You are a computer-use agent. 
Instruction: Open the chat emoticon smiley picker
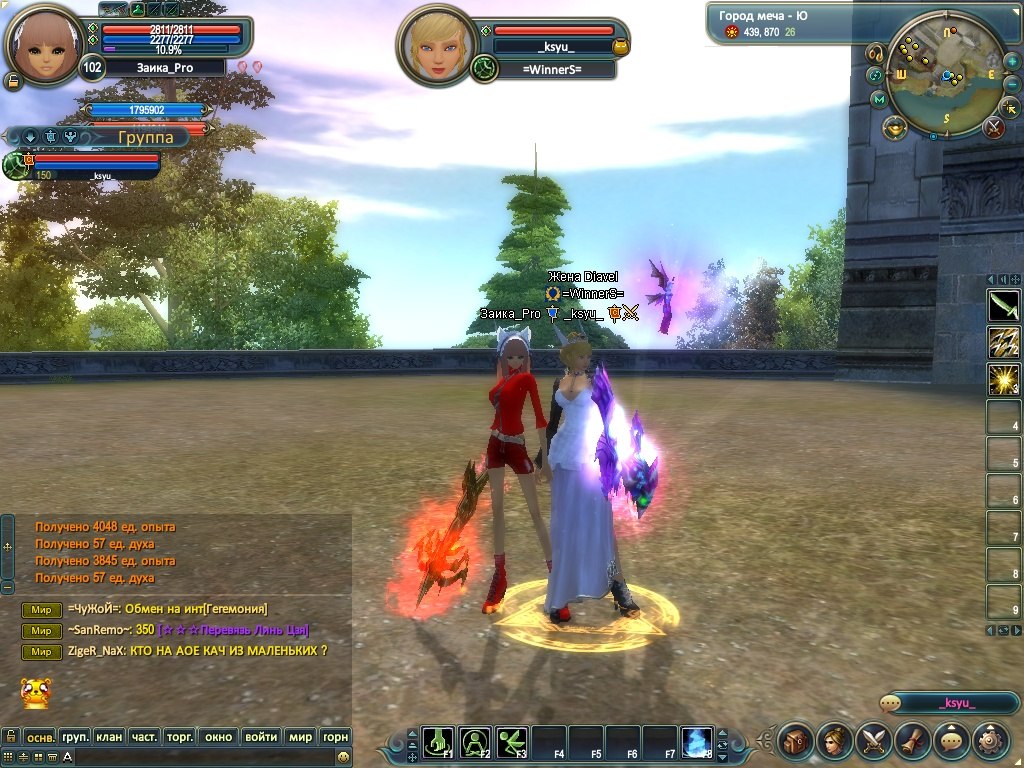[x=343, y=758]
